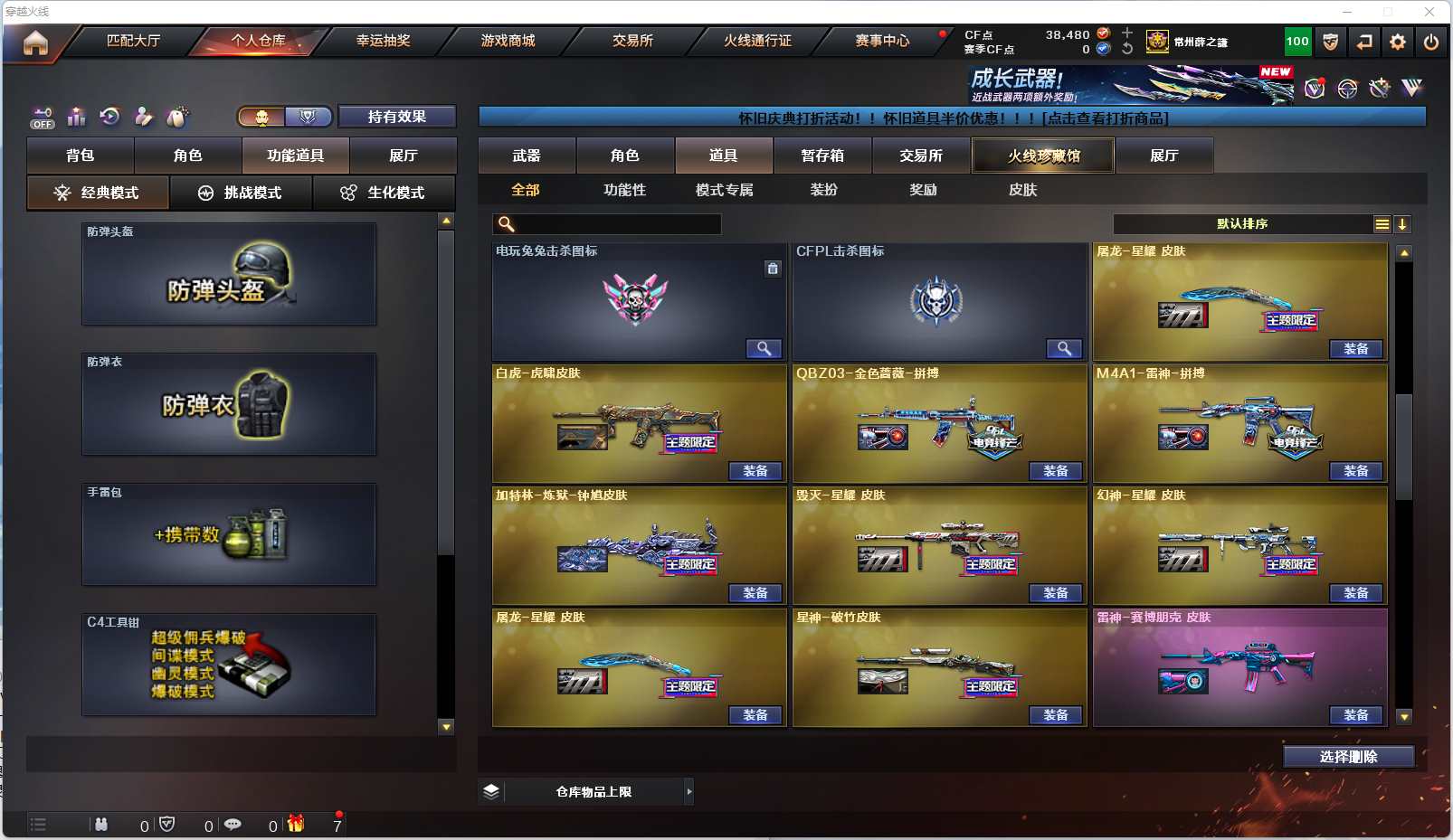Open the 武器 weapons storage tab

527,156
